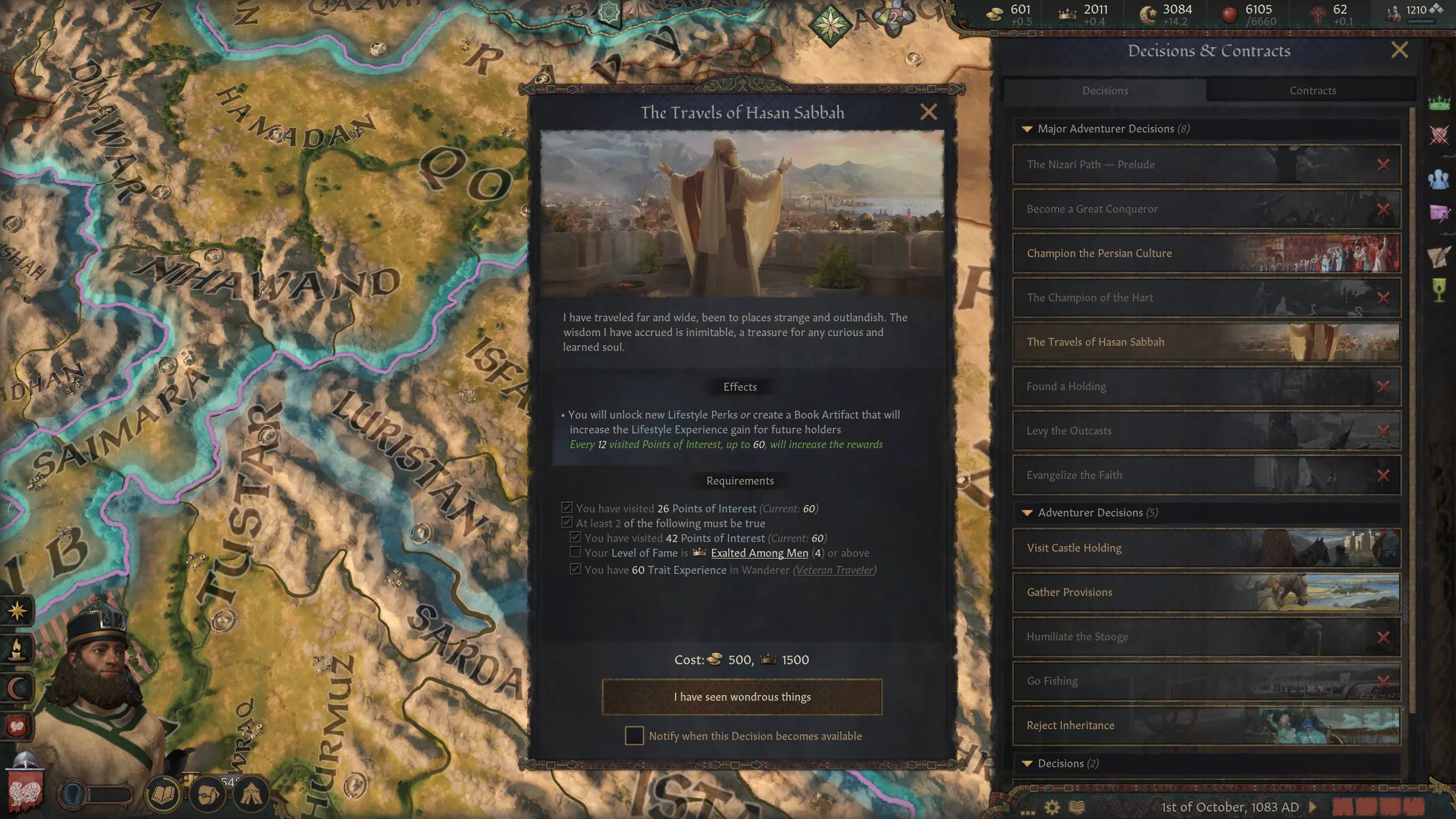The image size is (1456, 819).
Task: Open the Council blue-figures panel icon
Action: [1440, 179]
